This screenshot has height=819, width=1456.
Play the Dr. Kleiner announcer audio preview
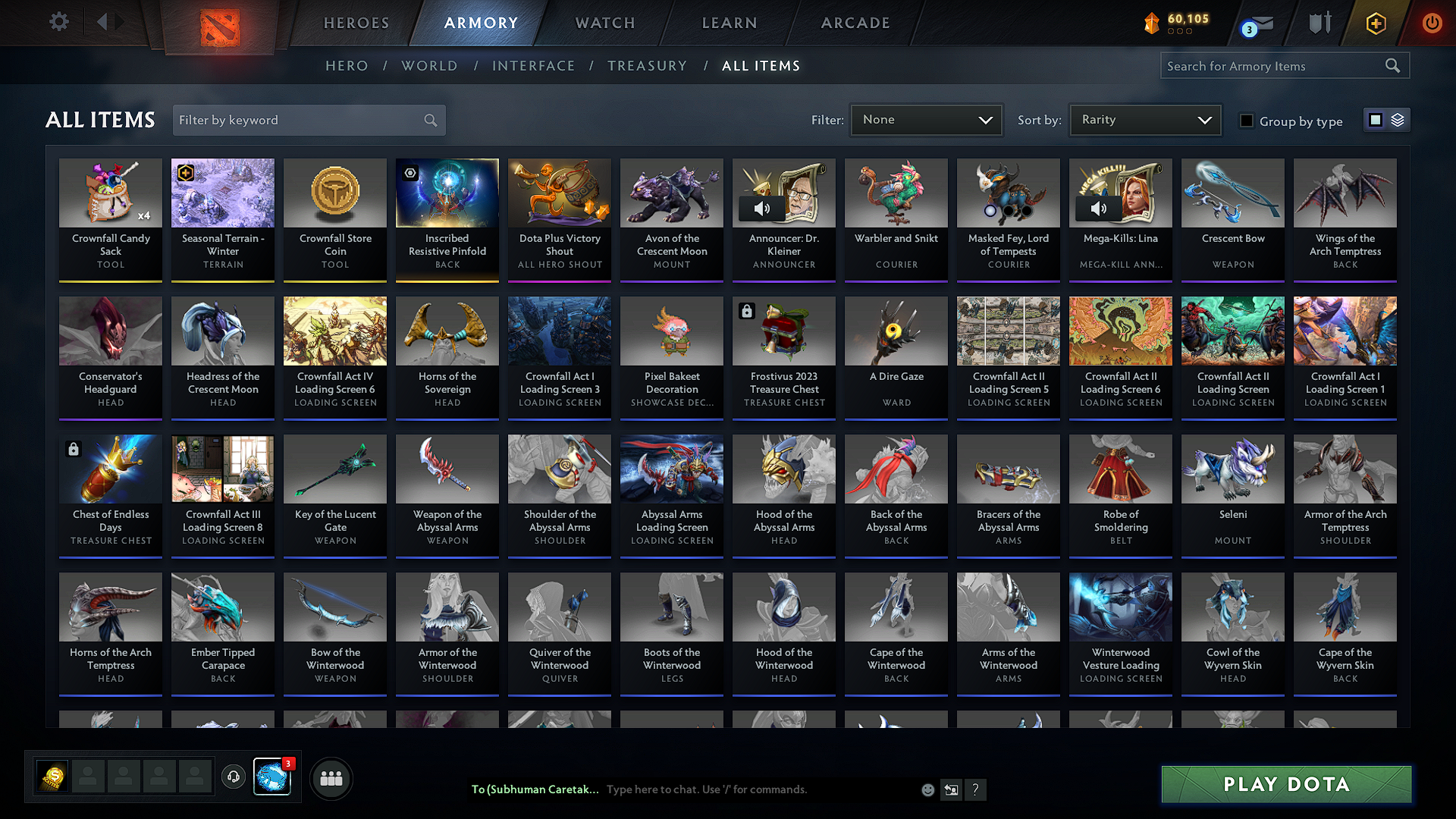pyautogui.click(x=762, y=208)
